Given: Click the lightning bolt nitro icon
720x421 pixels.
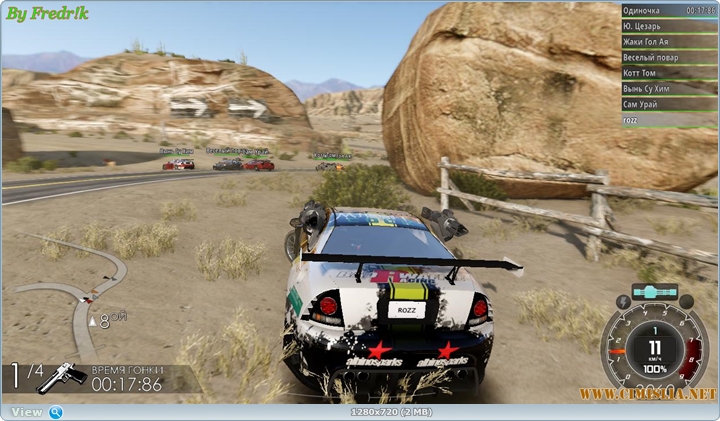Looking at the screenshot, I should click(625, 300).
